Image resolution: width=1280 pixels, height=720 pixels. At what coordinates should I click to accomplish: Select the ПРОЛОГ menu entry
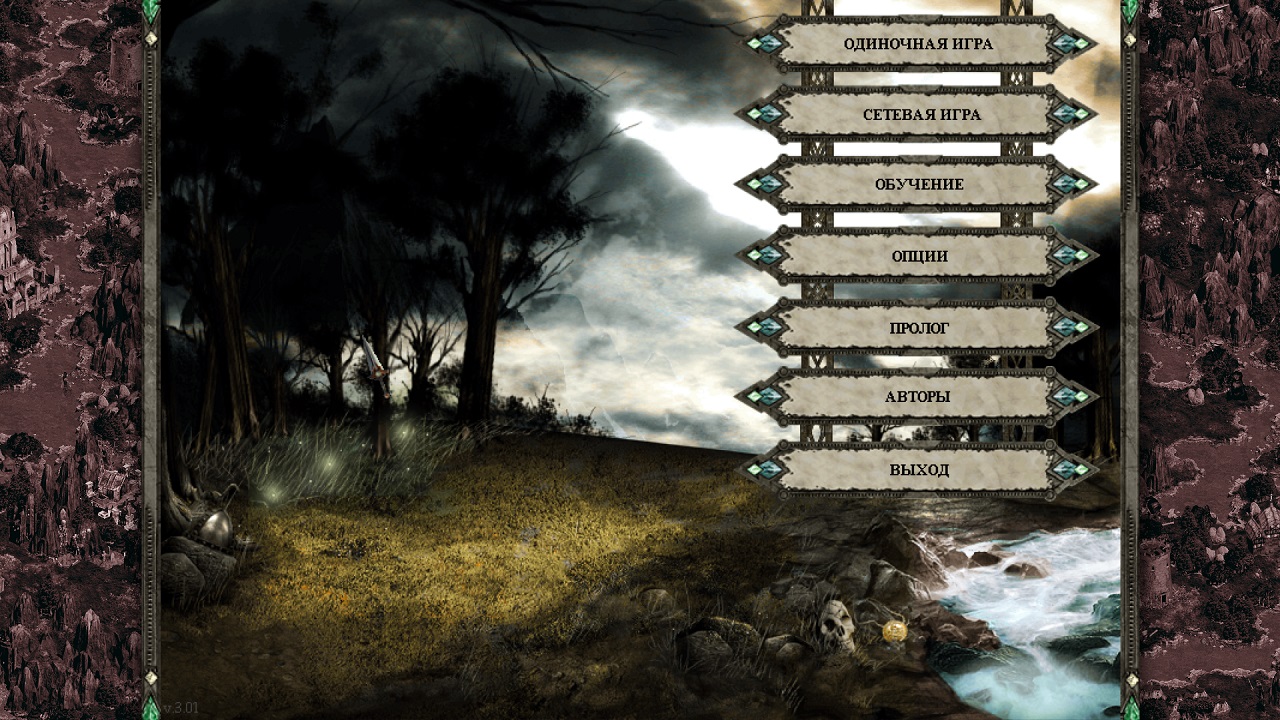tap(917, 328)
